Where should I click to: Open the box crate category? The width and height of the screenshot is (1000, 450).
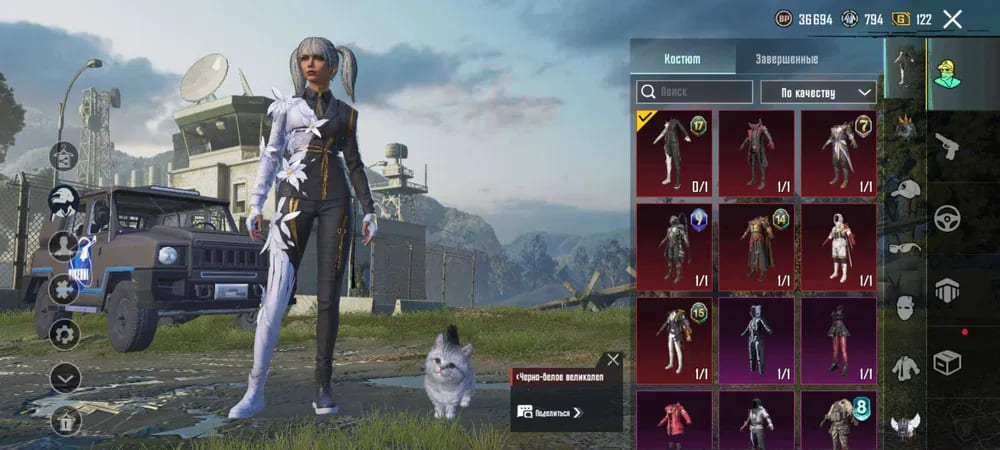click(946, 361)
